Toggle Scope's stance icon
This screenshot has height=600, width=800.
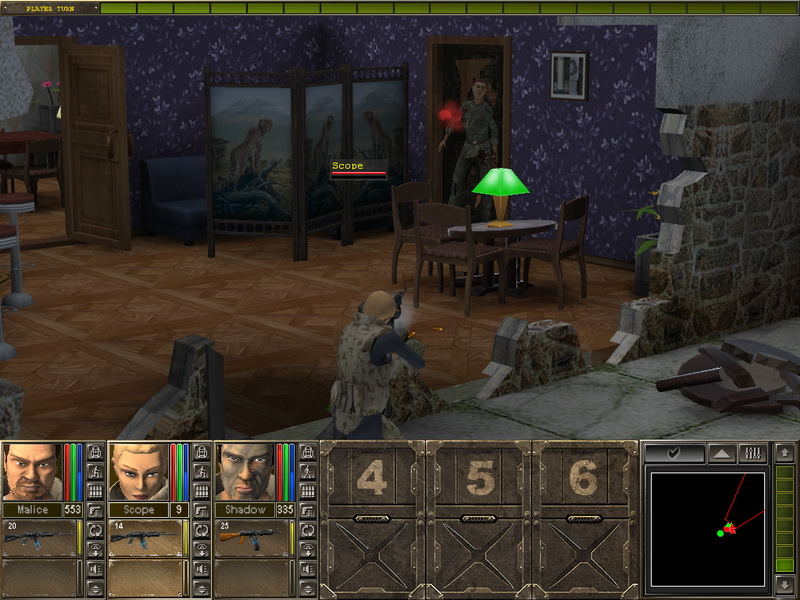pyautogui.click(x=202, y=472)
